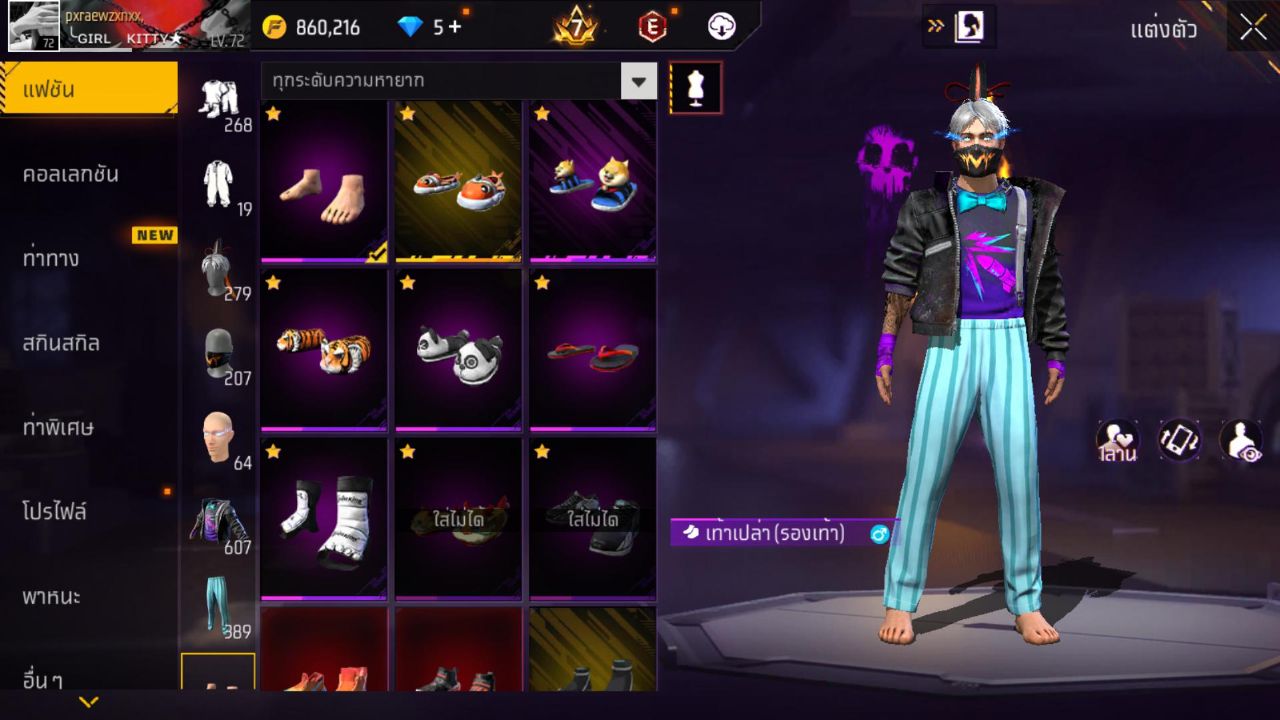Unequip the barefoot item via its checkmark
The height and width of the screenshot is (720, 1280).
(x=375, y=252)
